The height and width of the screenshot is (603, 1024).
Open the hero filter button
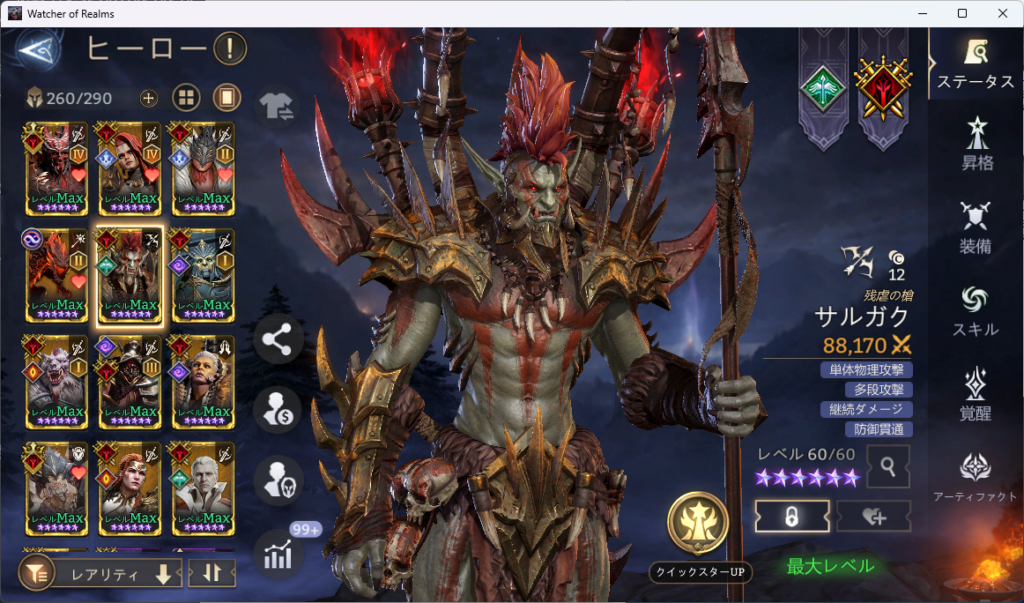(x=37, y=573)
